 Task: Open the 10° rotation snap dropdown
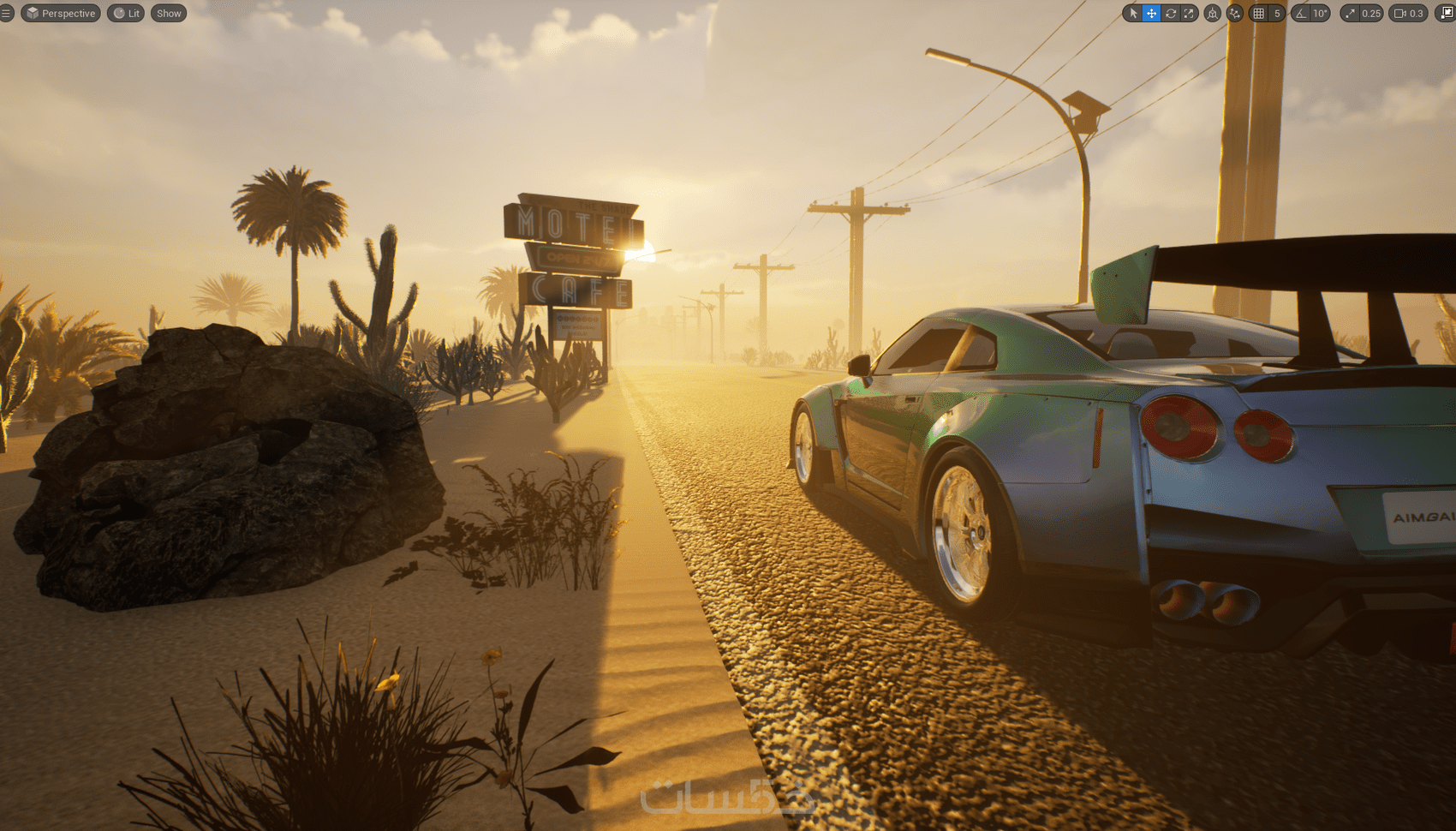click(1321, 14)
